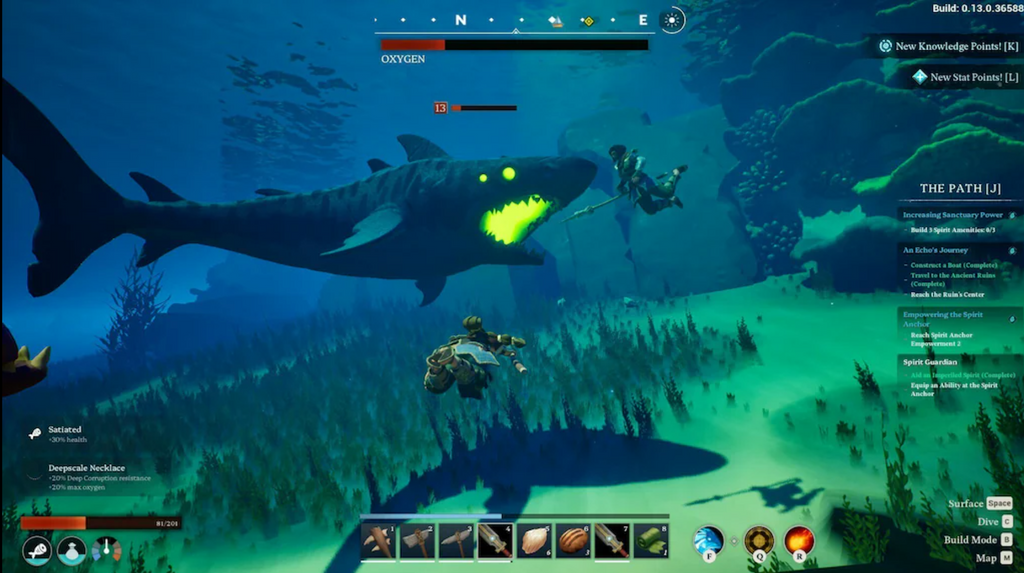Select the bone club in hotbar slot 1

pyautogui.click(x=378, y=541)
